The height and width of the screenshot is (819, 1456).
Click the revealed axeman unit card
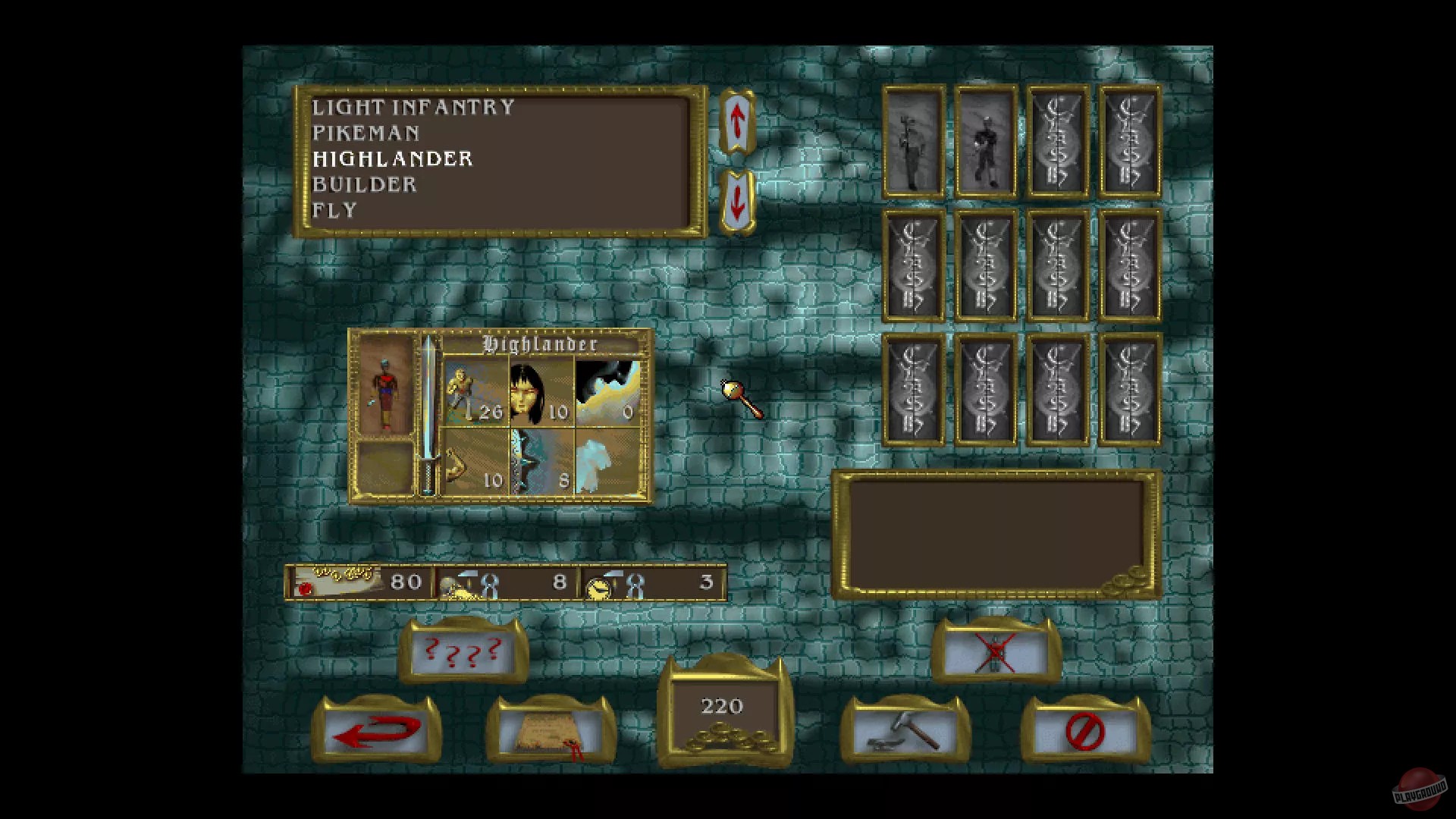pos(914,143)
